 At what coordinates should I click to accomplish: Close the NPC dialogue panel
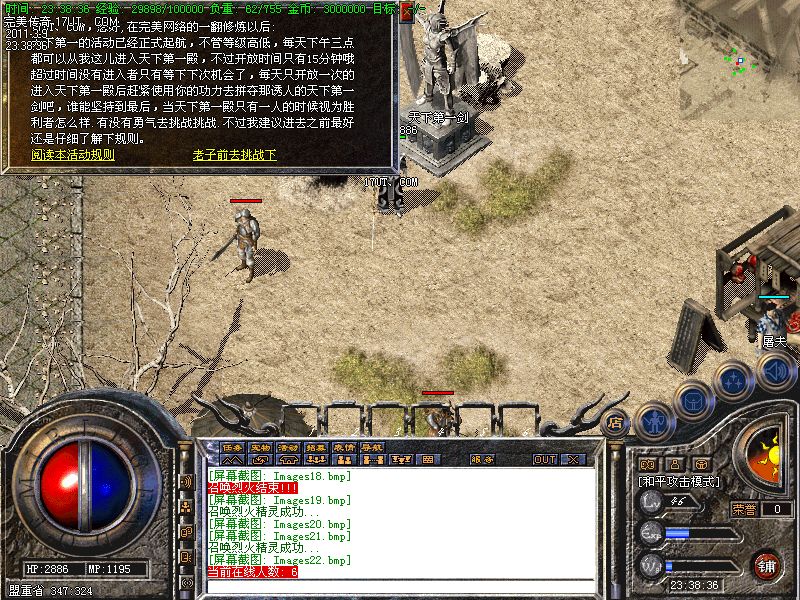pos(407,13)
